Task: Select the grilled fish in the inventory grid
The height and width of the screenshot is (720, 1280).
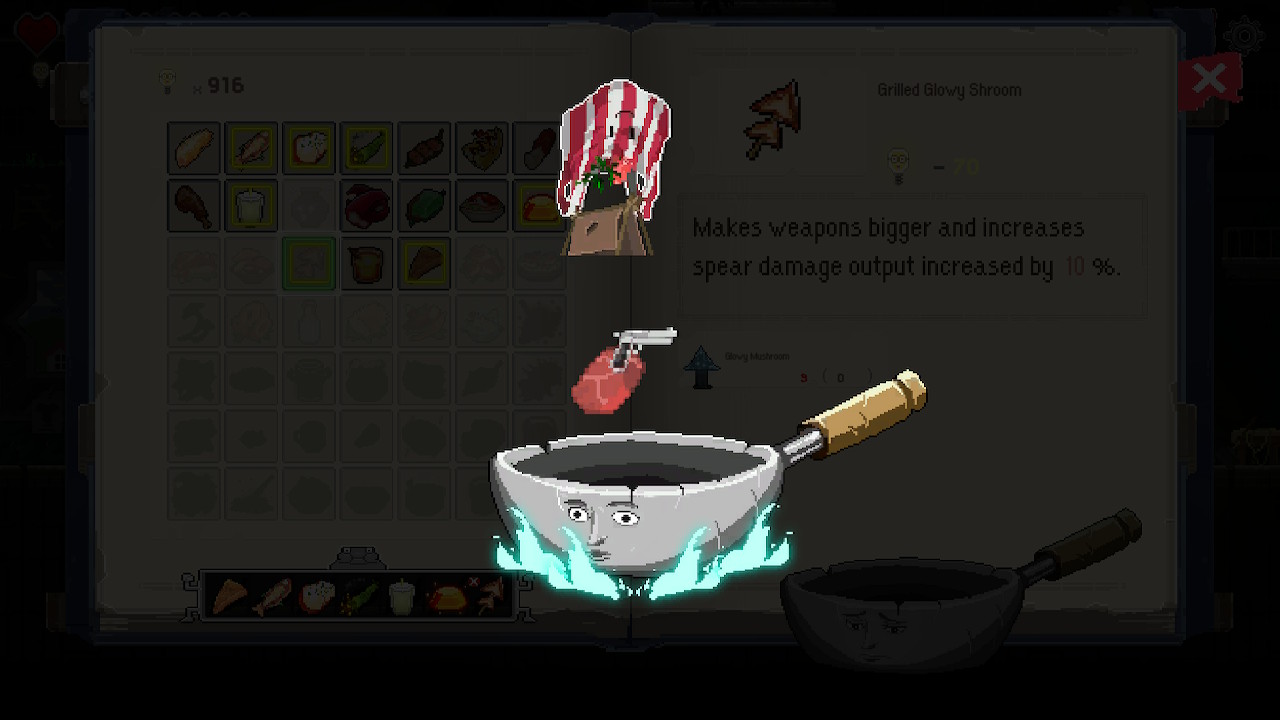Action: 251,147
